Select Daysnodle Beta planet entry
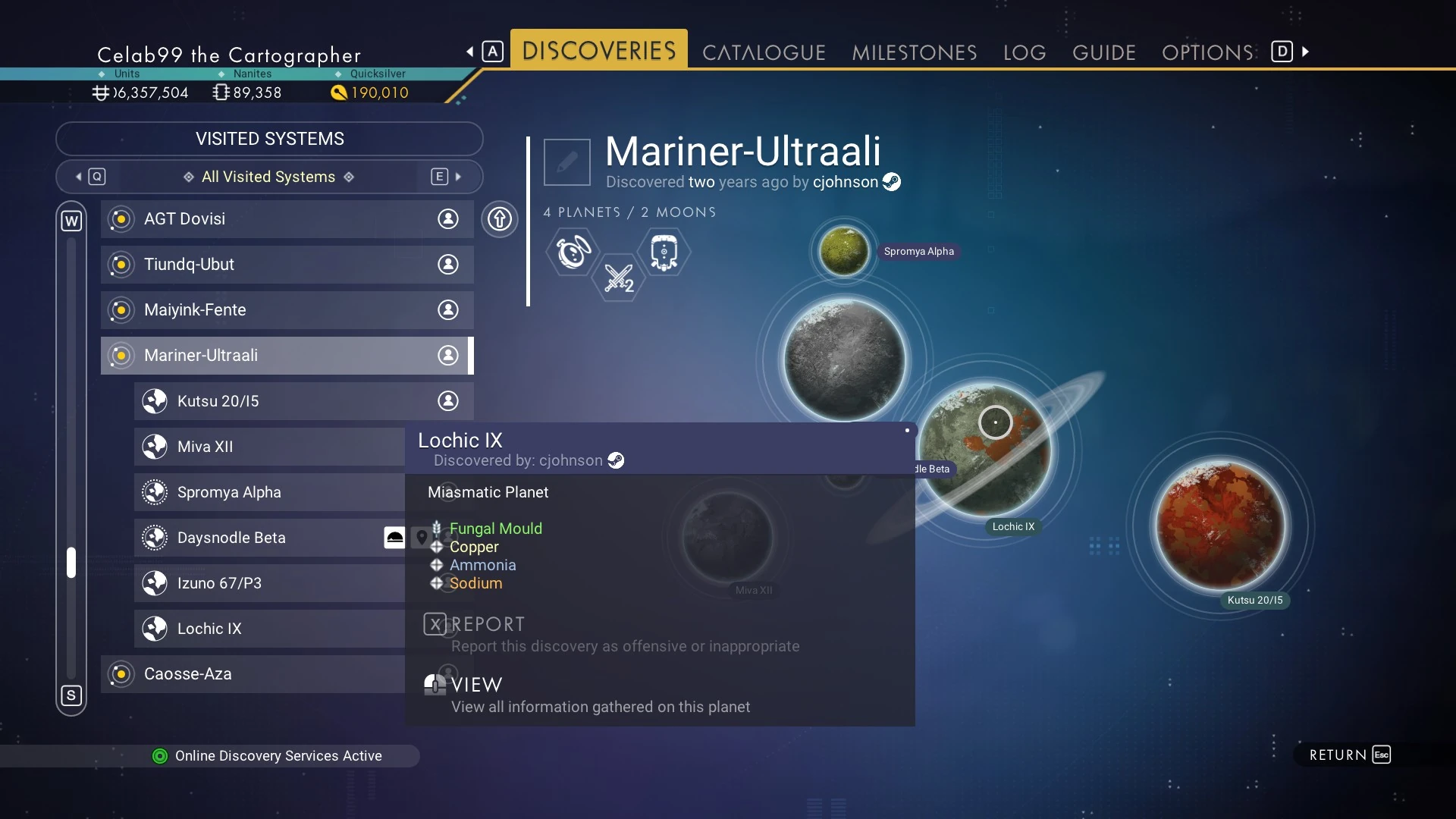The width and height of the screenshot is (1456, 819). (258, 538)
